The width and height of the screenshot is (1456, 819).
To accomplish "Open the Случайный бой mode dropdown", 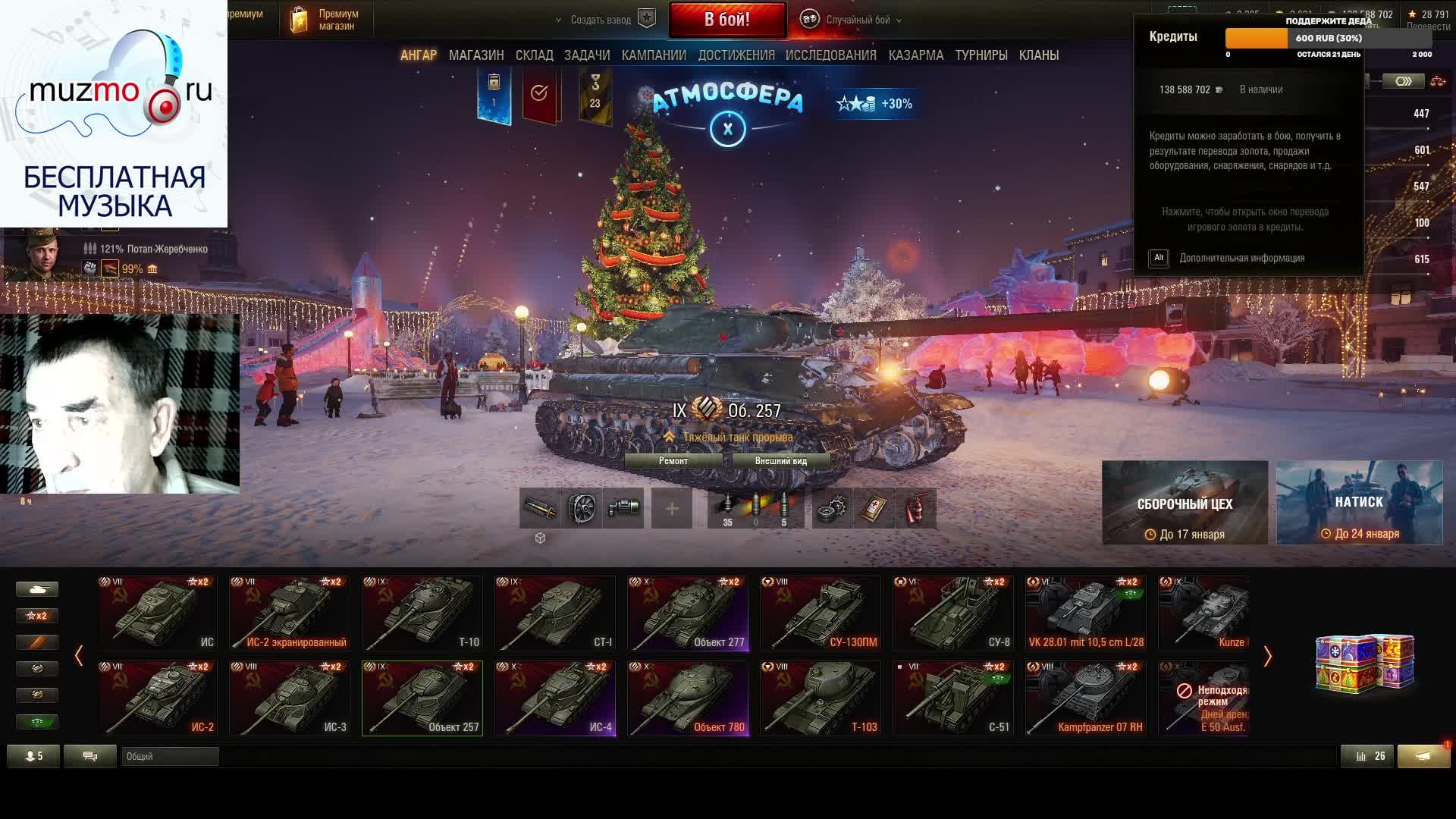I will point(858,20).
